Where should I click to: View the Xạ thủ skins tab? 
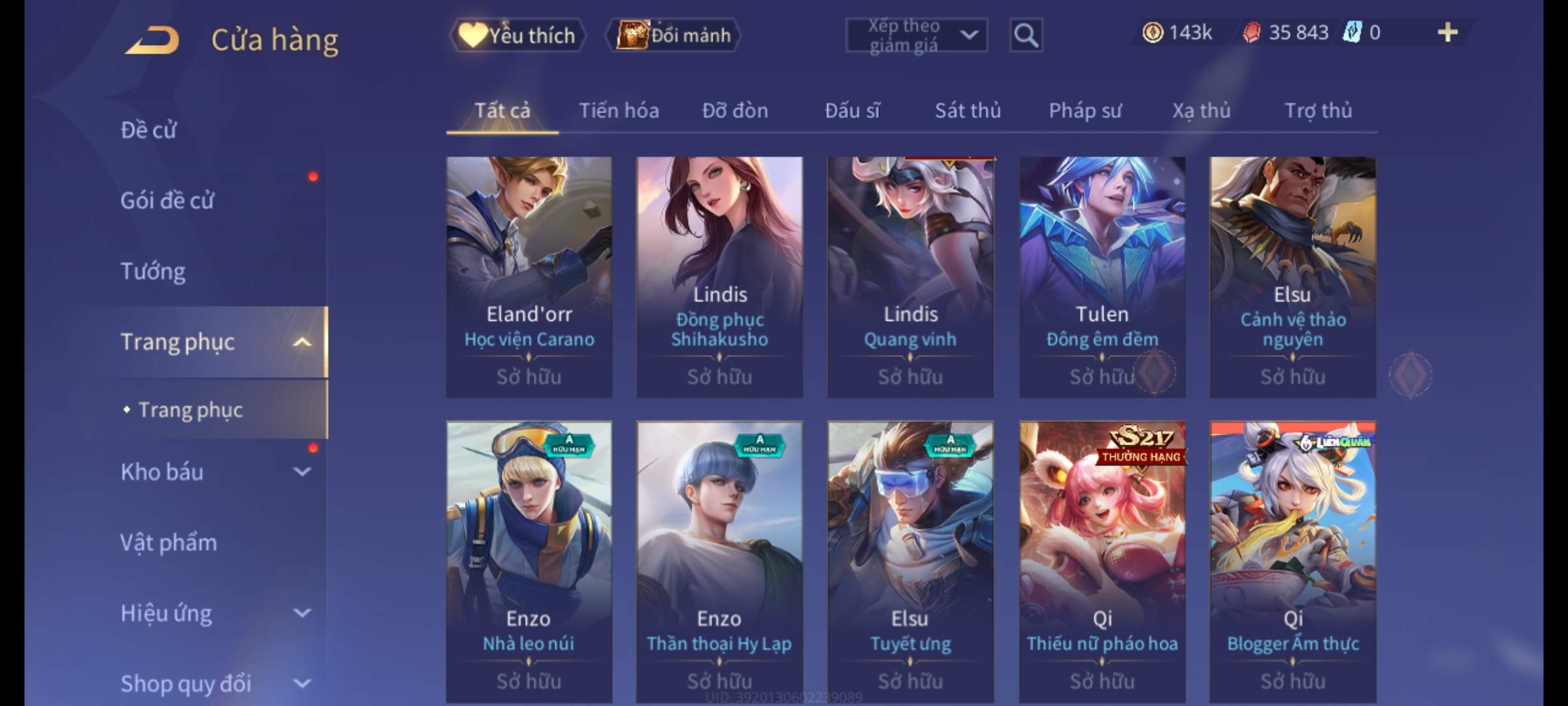[x=1201, y=110]
